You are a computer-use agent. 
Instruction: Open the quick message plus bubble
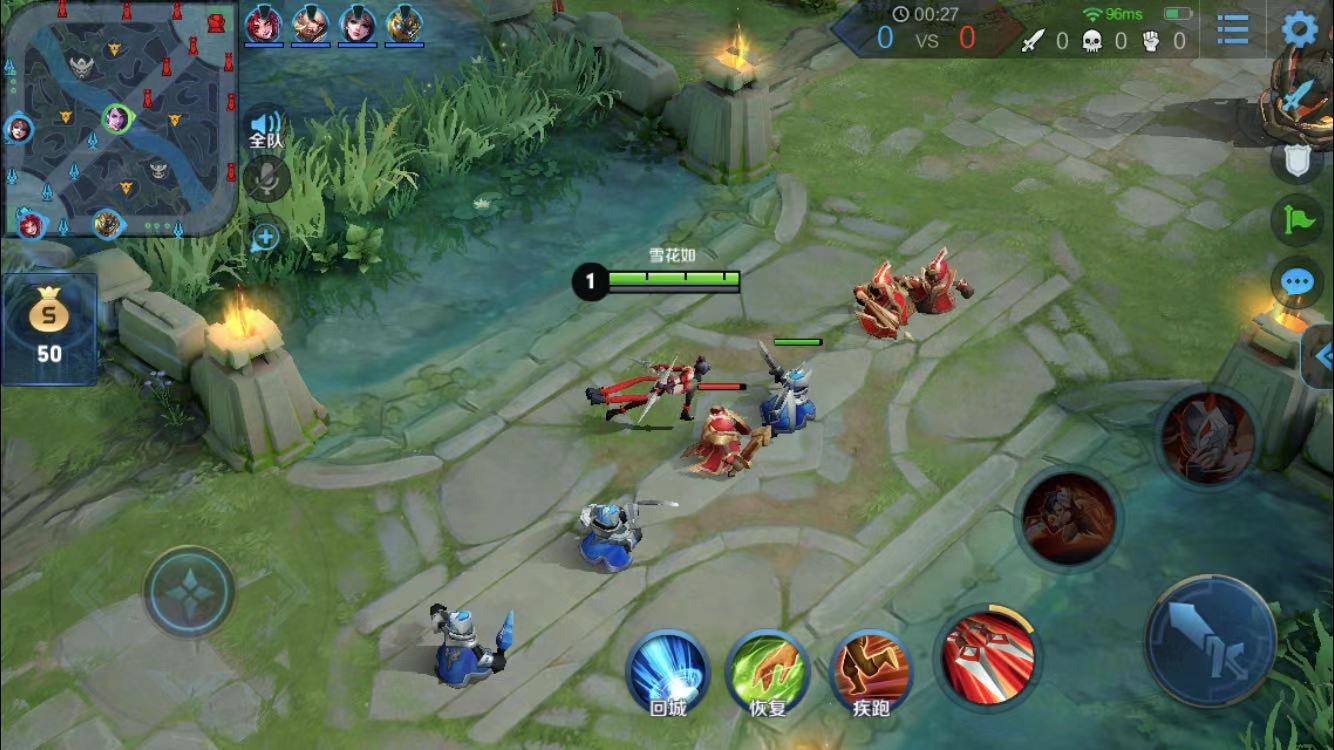265,237
